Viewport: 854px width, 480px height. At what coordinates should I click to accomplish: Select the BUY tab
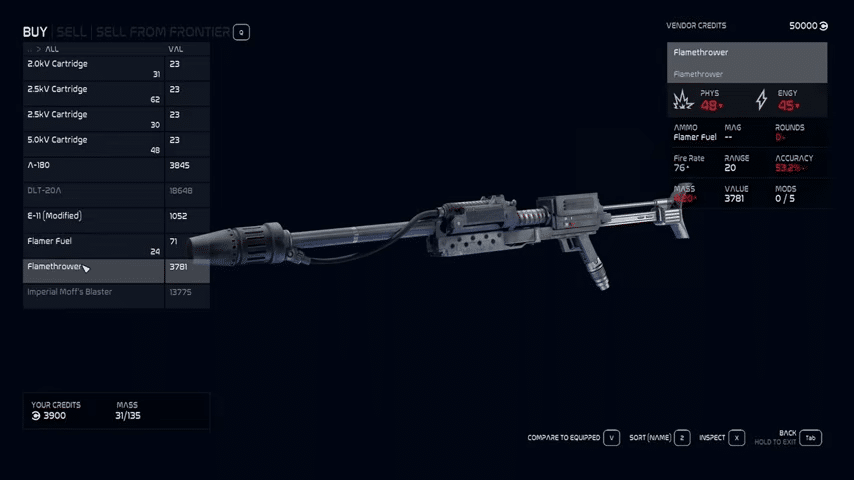pyautogui.click(x=35, y=32)
